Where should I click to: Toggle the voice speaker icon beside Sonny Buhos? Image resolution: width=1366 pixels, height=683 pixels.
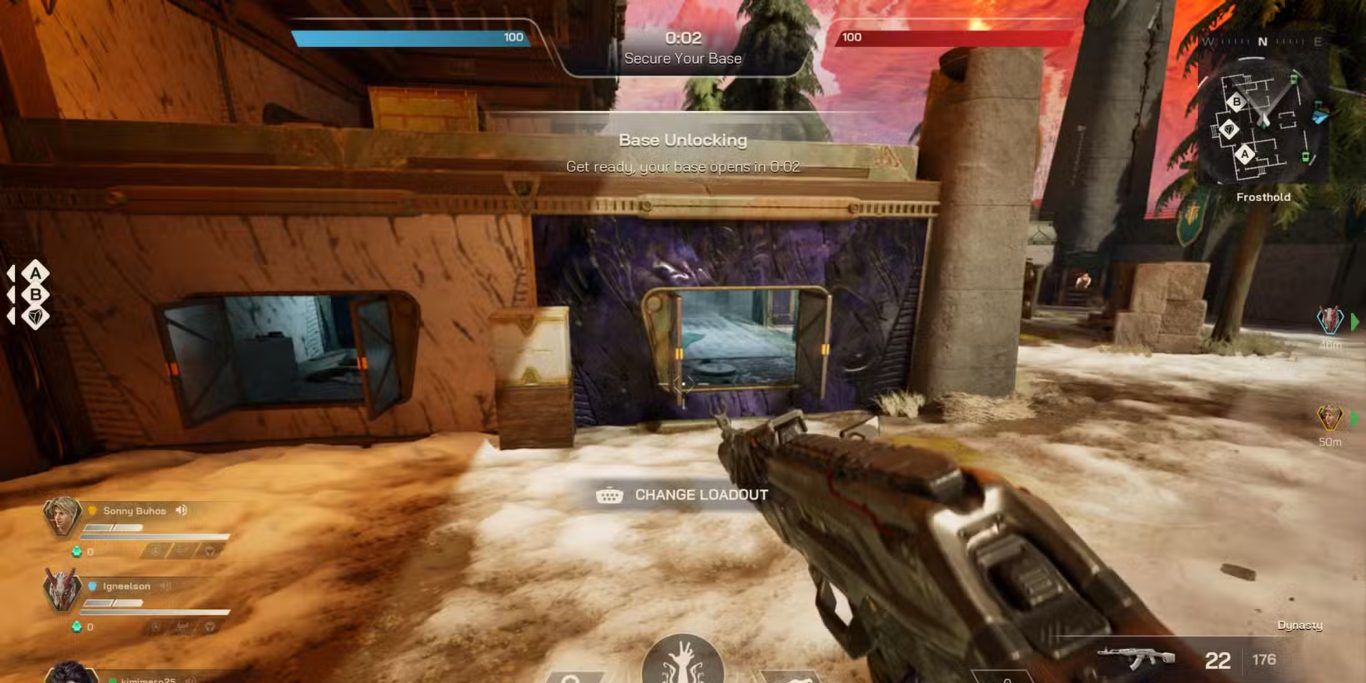(x=182, y=511)
